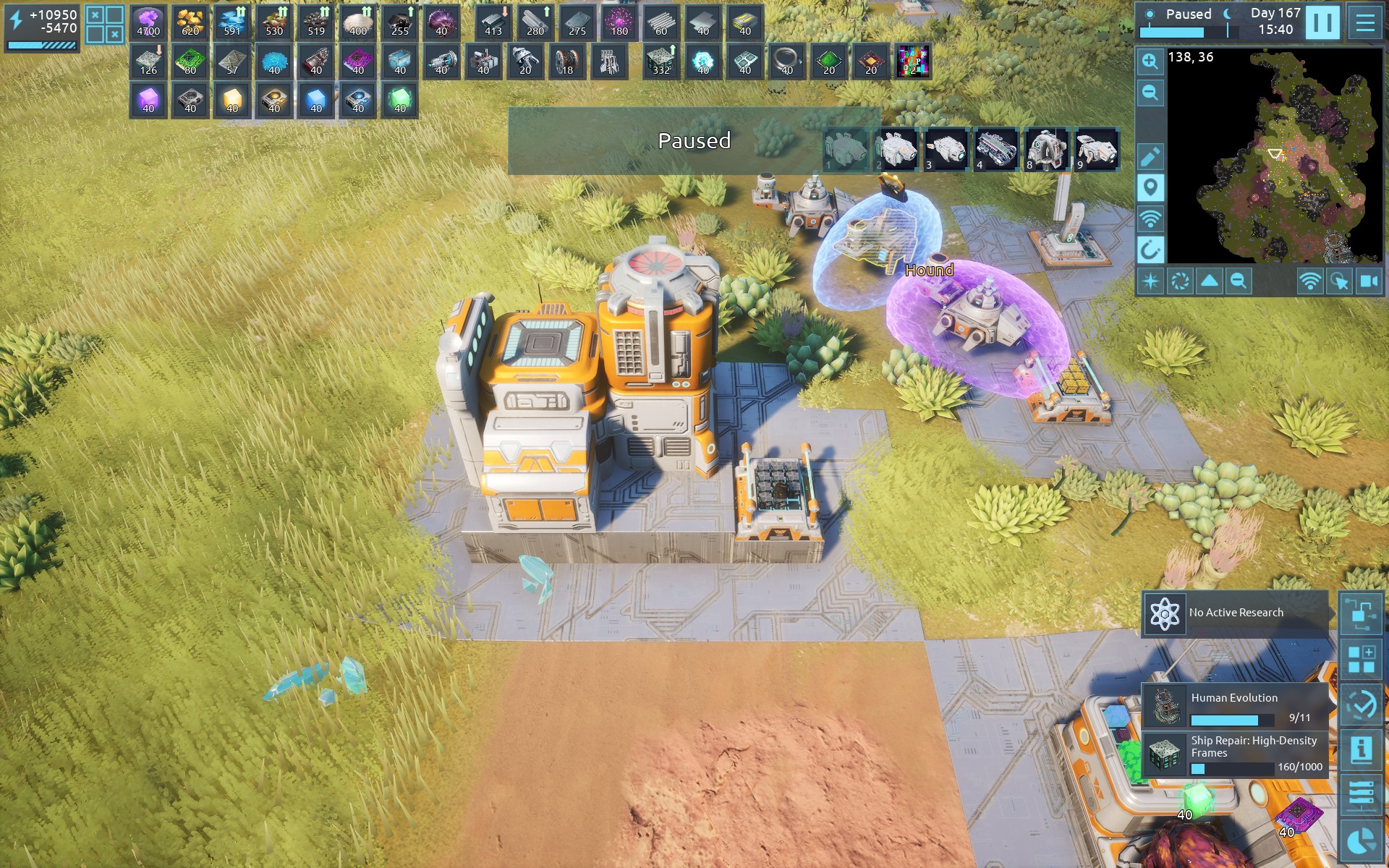Screen dimensions: 1389x868
Task: Click the purple crystal resource showing 4700
Action: [x=148, y=22]
